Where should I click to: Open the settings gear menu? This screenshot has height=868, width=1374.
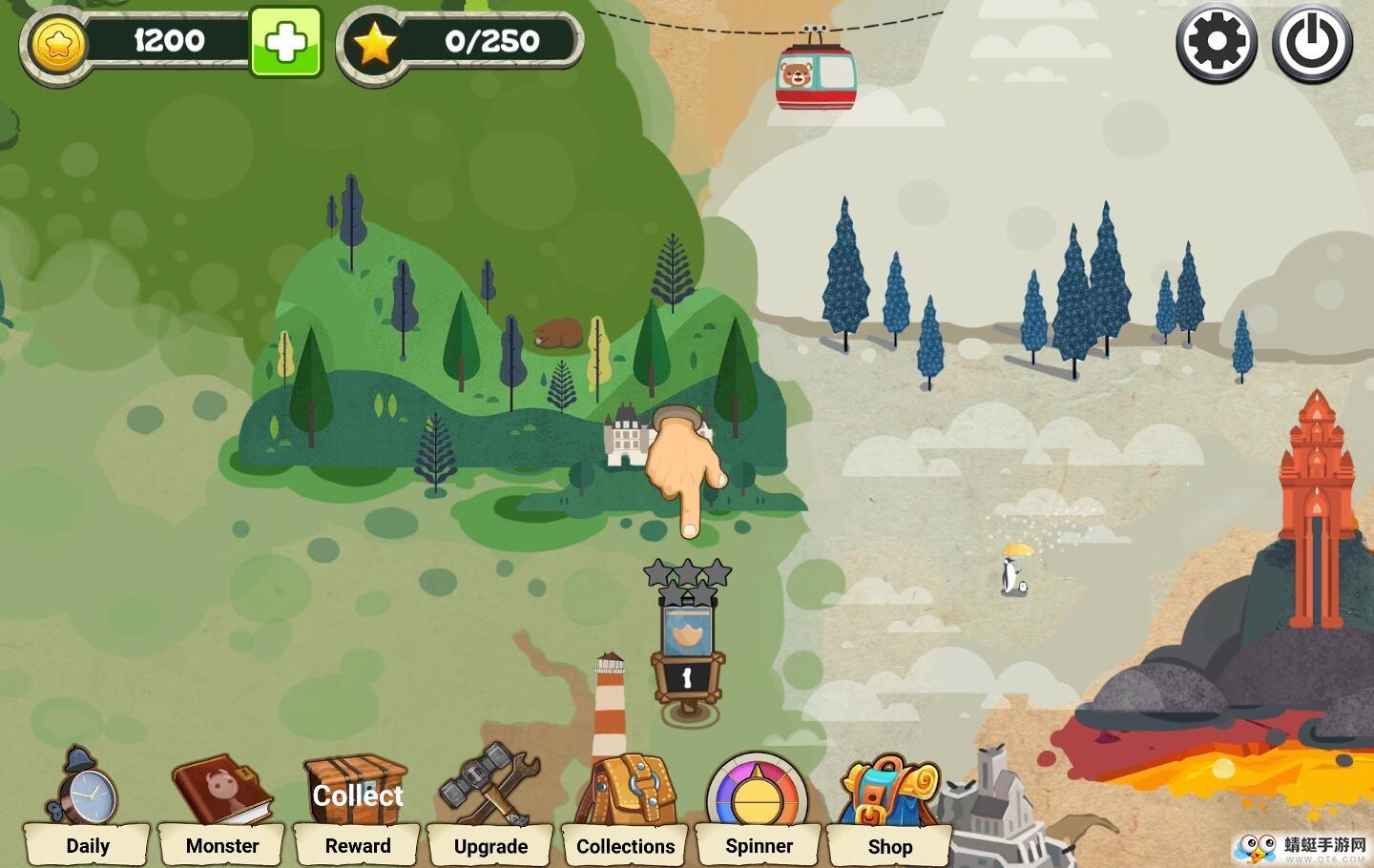tap(1217, 43)
